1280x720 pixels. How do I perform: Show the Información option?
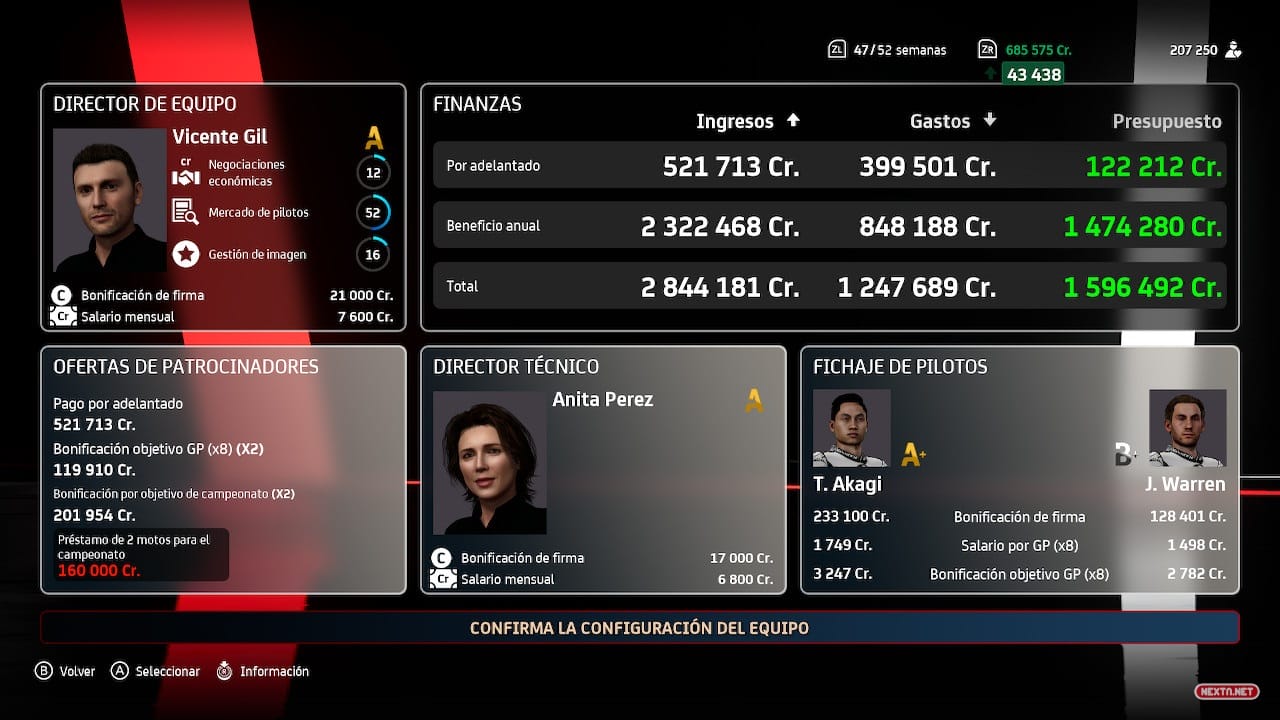click(x=263, y=671)
